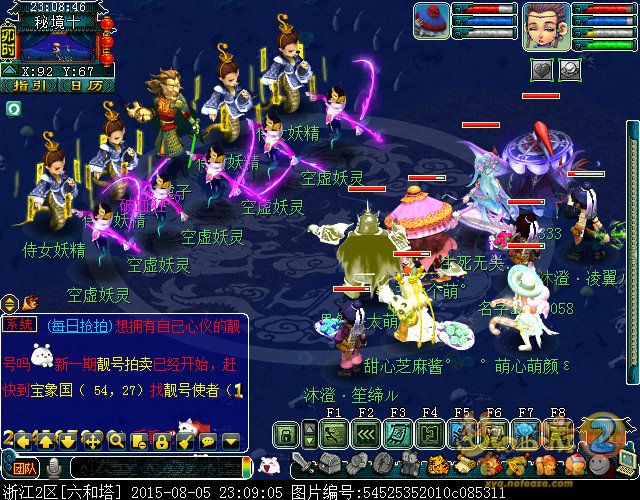Activate the F1 hotbar skill
640x500 pixels.
coord(334,434)
